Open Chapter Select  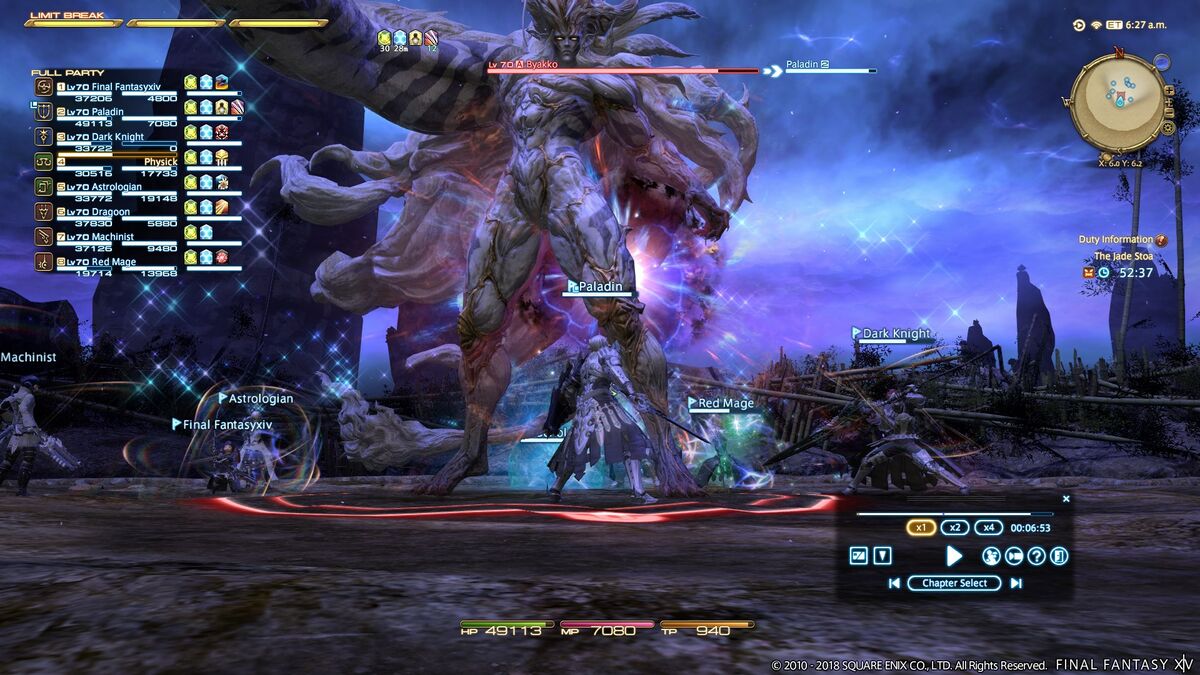coord(954,583)
